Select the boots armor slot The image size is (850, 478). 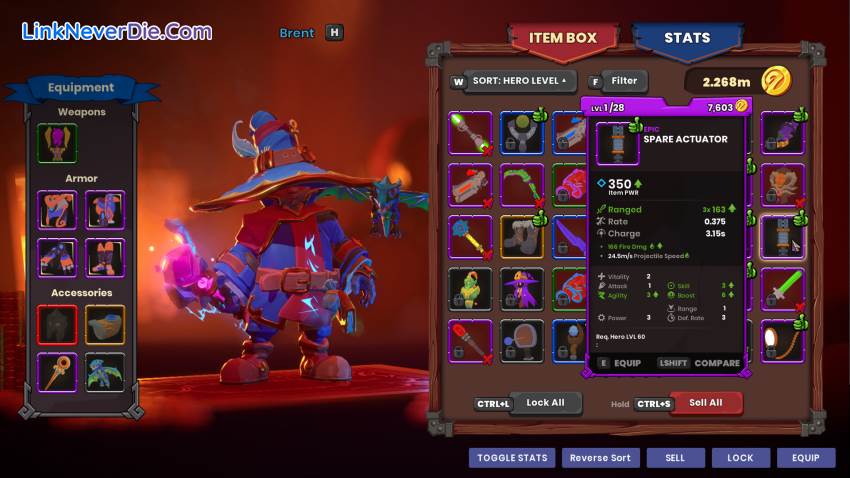coord(105,257)
